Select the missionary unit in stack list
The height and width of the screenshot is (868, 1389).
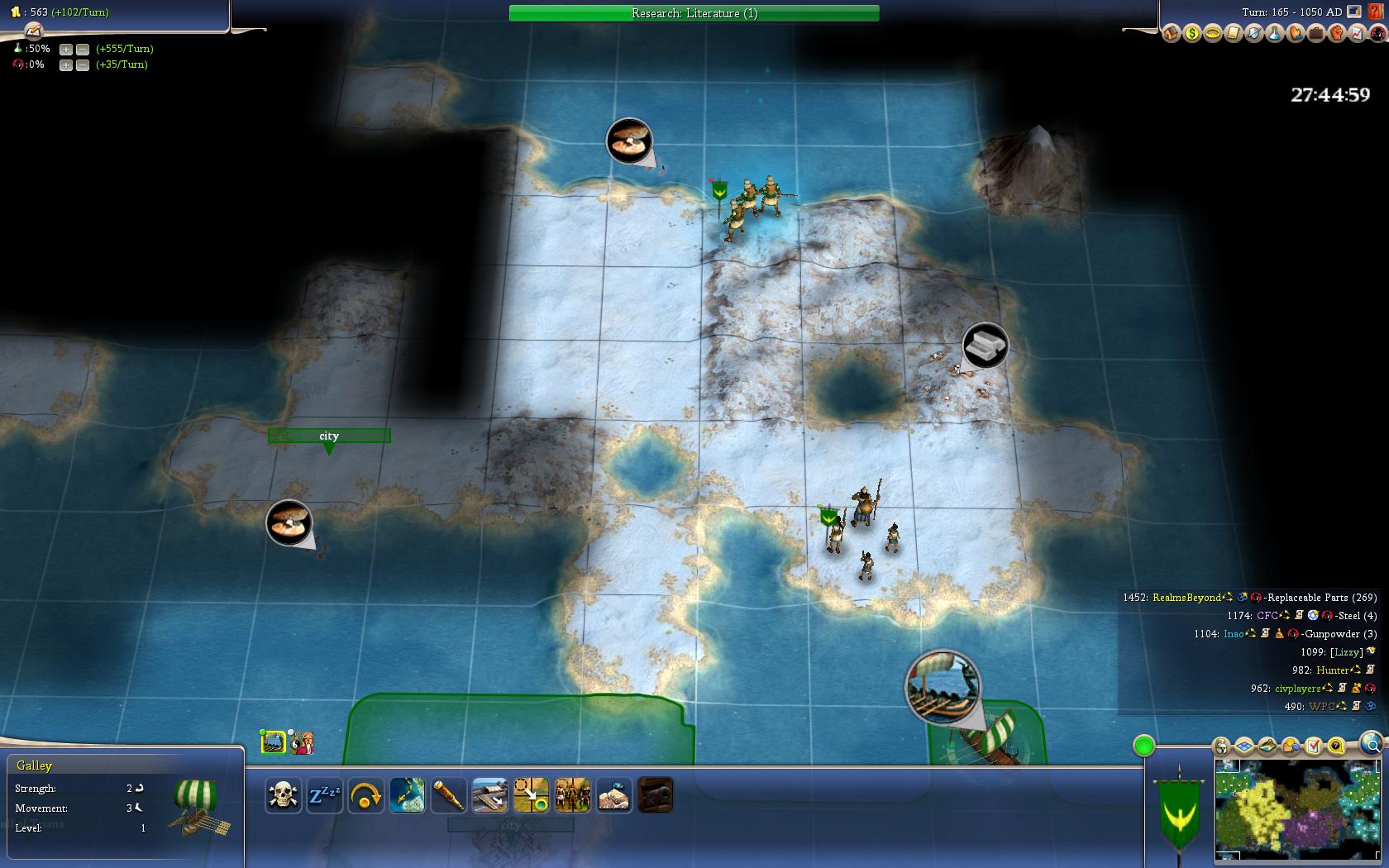pos(303,742)
